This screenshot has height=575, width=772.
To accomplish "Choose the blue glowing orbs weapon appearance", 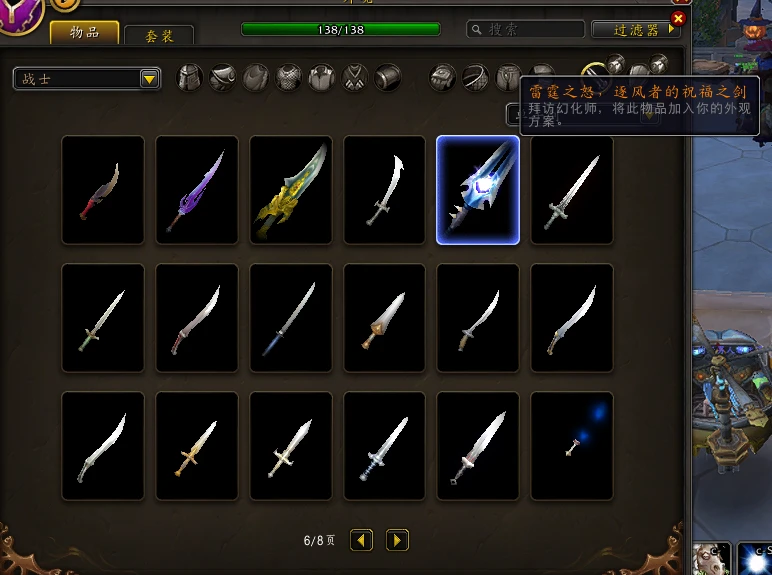I will coord(572,446).
